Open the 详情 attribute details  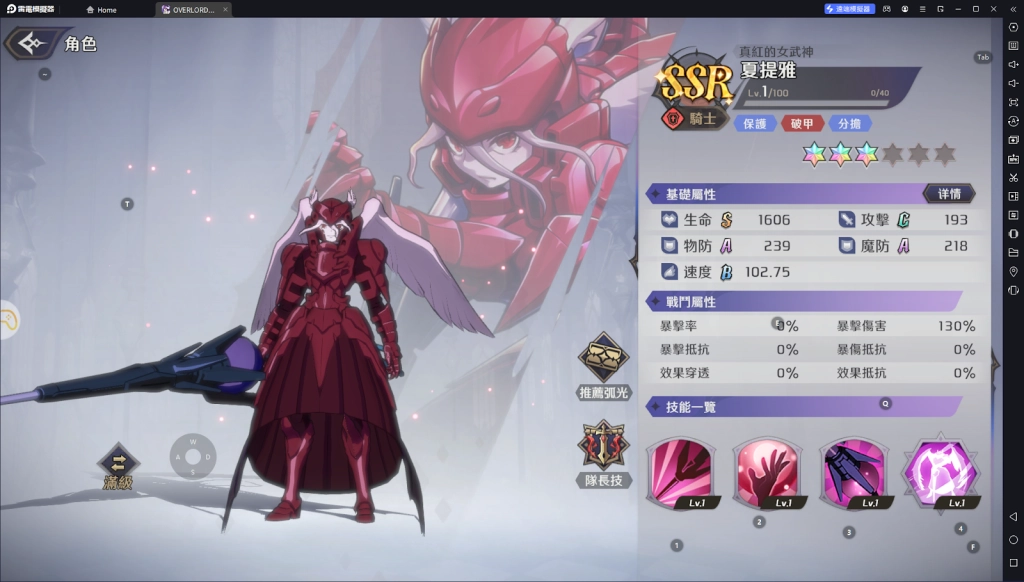click(948, 193)
